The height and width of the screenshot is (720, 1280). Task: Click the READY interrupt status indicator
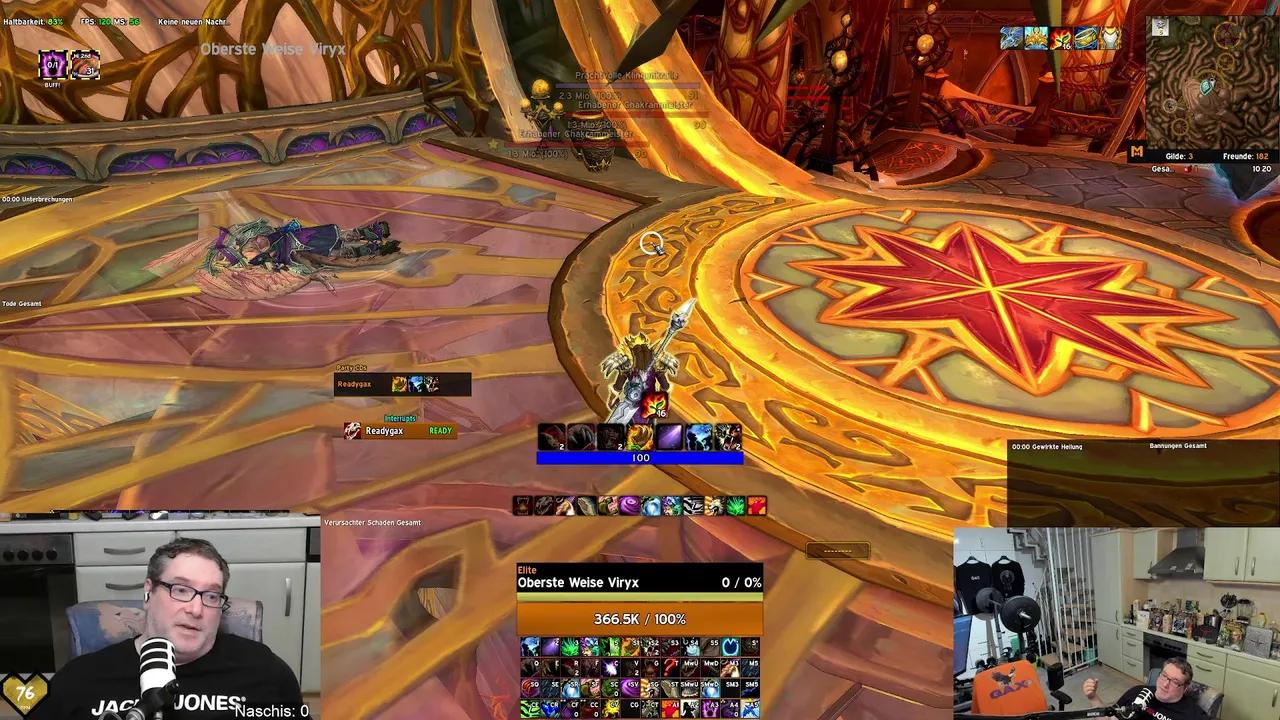tap(440, 430)
